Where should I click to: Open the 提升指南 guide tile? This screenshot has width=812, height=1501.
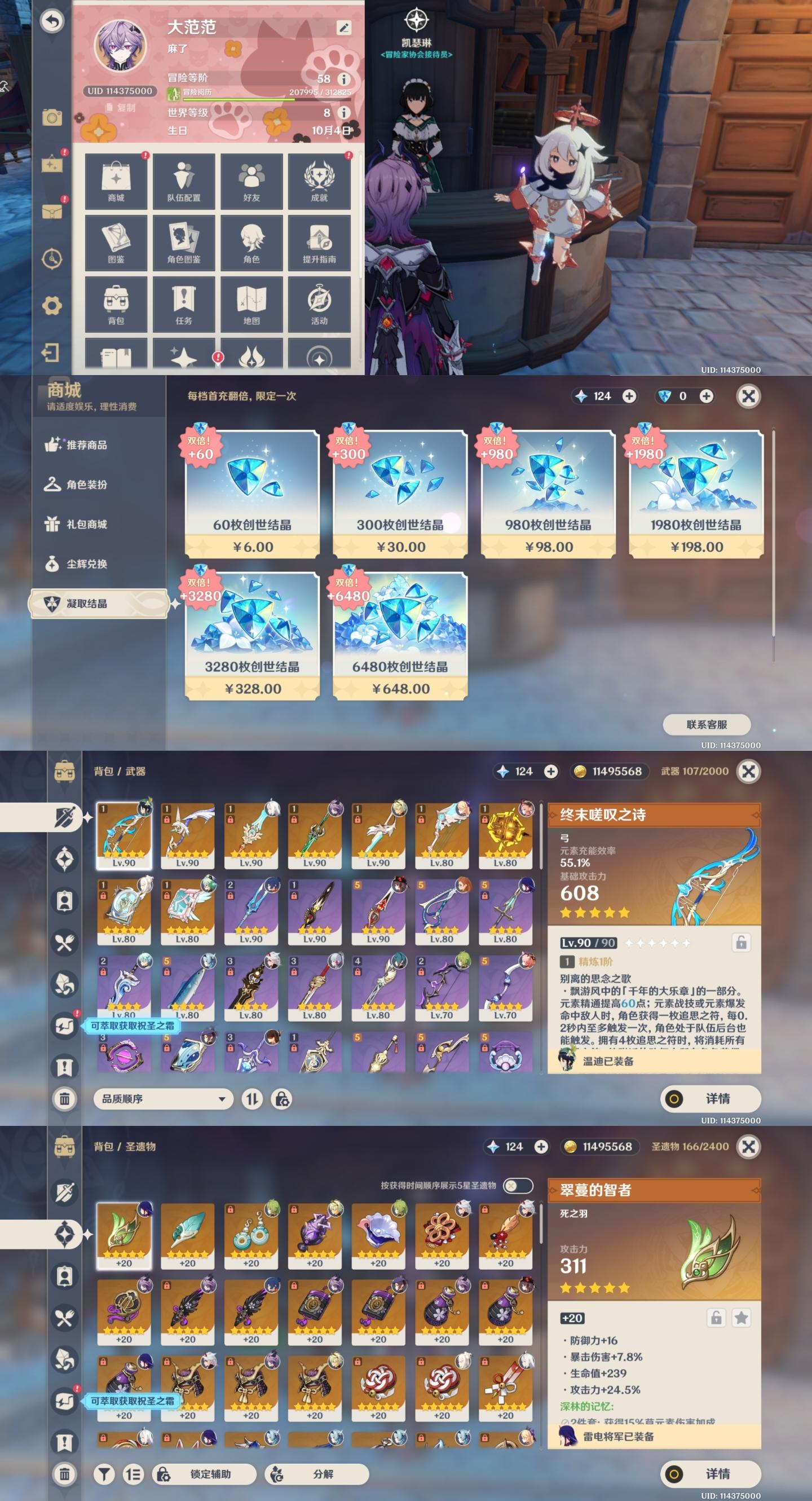point(319,243)
